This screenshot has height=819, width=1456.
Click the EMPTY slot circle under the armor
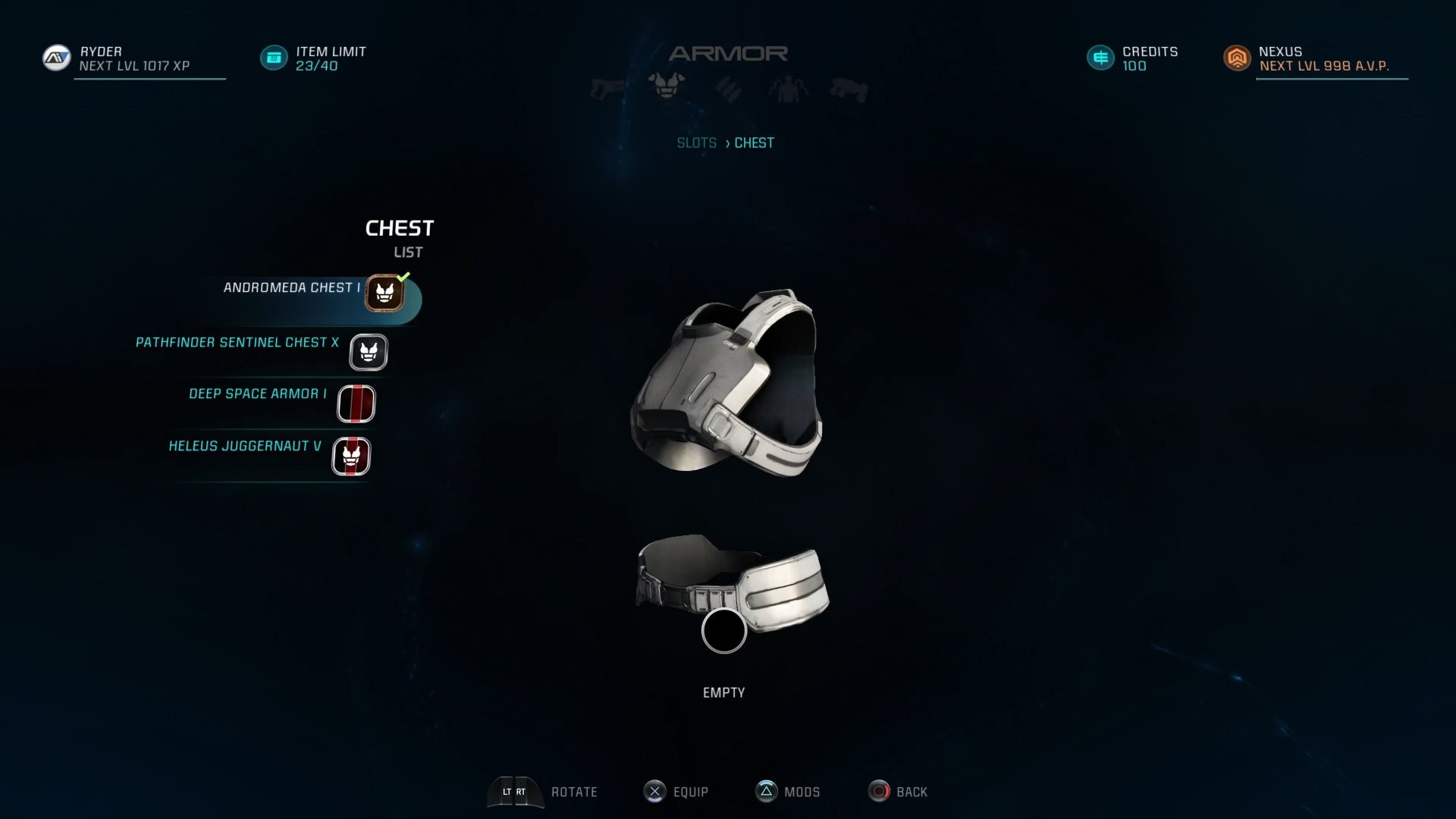coord(724,630)
